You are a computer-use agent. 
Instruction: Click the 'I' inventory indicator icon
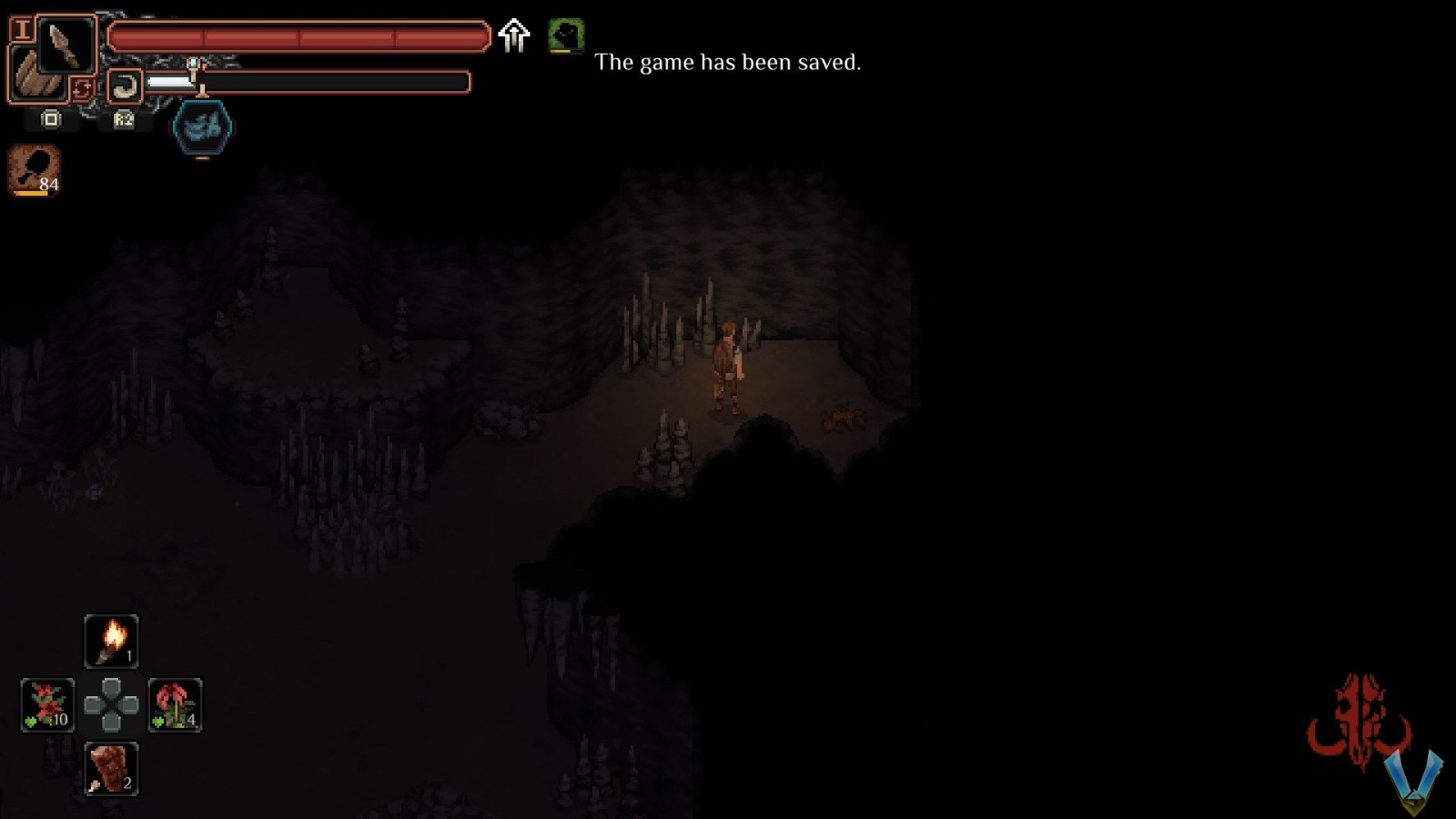pyautogui.click(x=22, y=29)
